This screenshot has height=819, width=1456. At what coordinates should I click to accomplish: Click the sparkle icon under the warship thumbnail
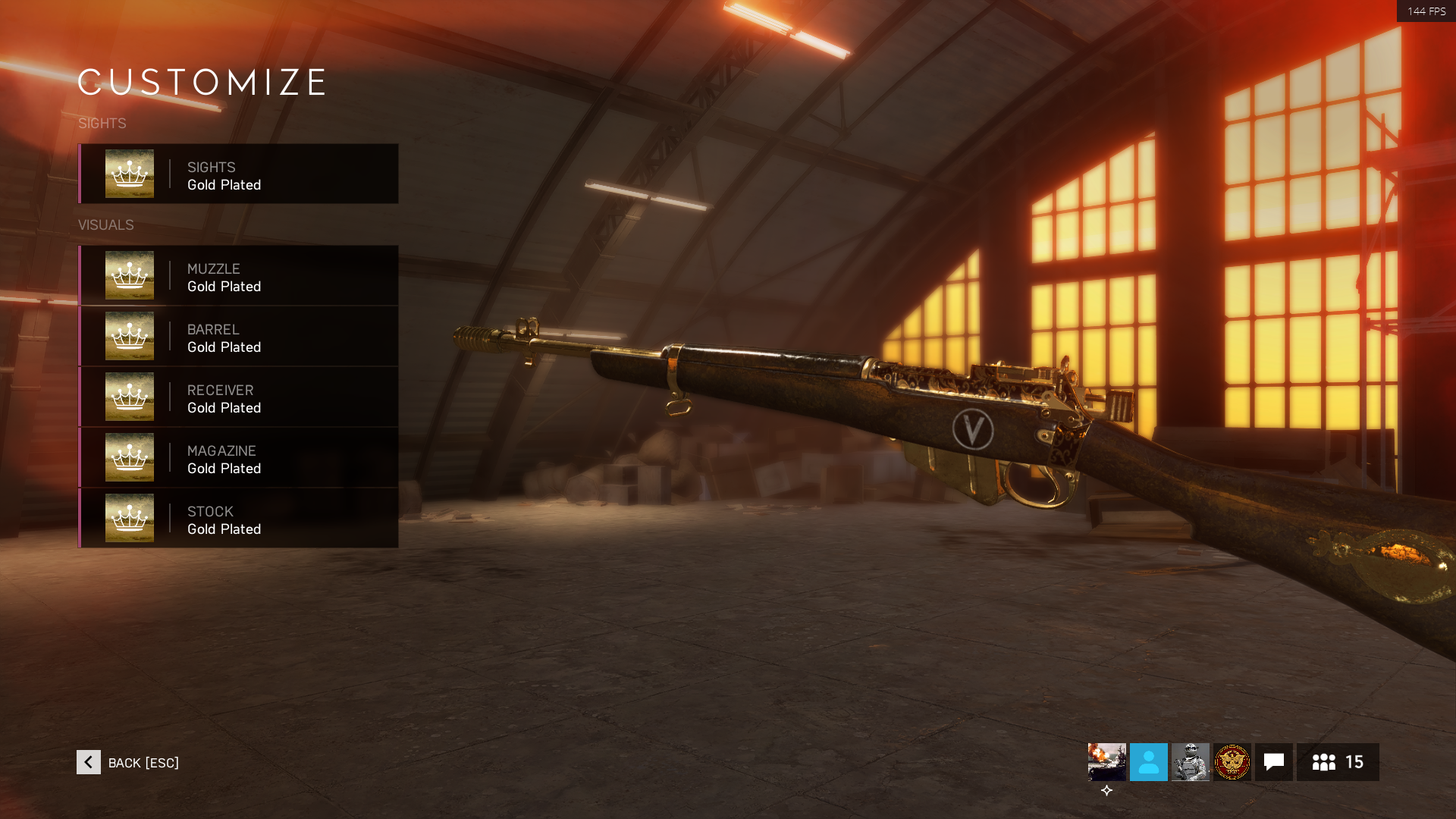pos(1107,790)
